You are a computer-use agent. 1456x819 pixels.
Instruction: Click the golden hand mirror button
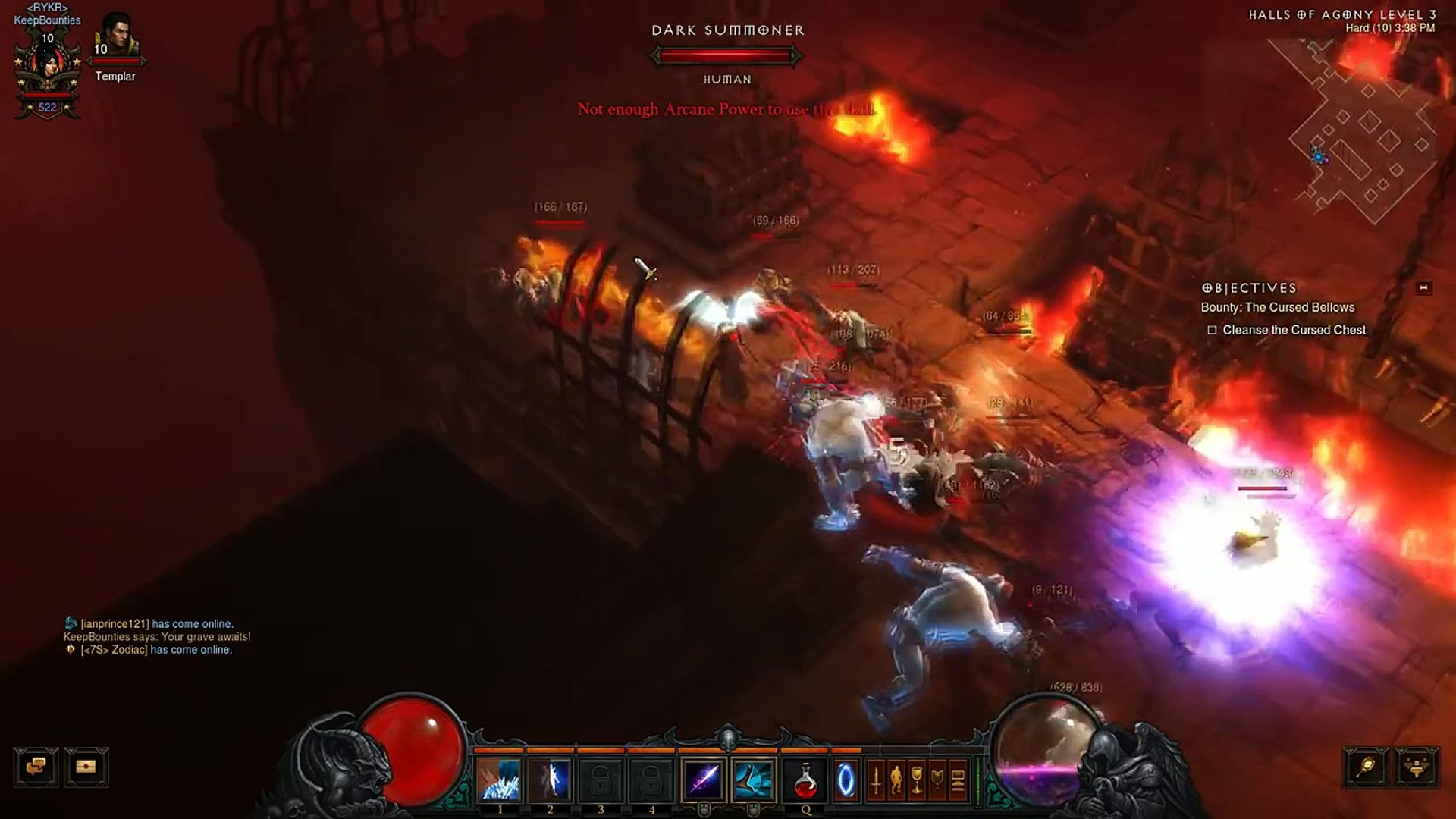(1366, 767)
